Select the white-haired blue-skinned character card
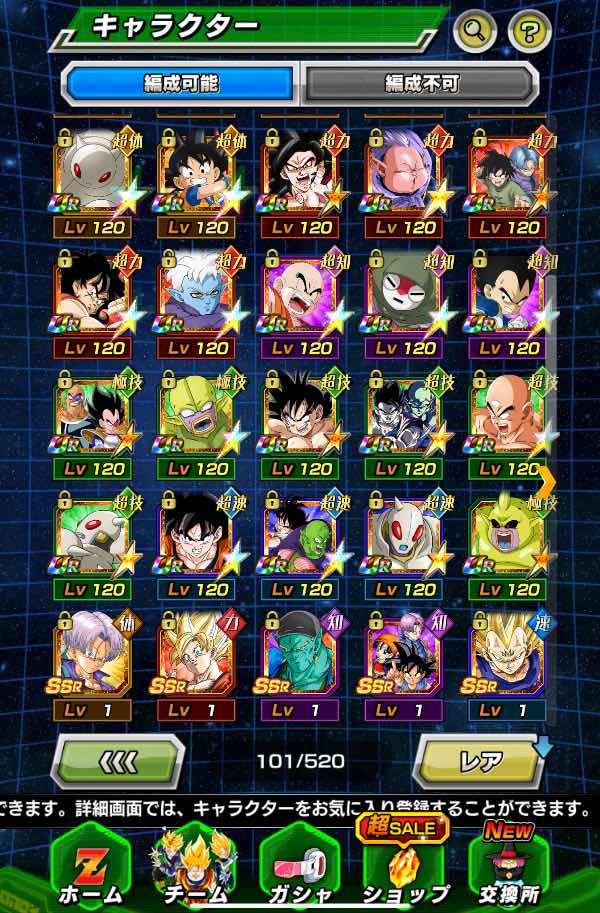 tap(196, 296)
